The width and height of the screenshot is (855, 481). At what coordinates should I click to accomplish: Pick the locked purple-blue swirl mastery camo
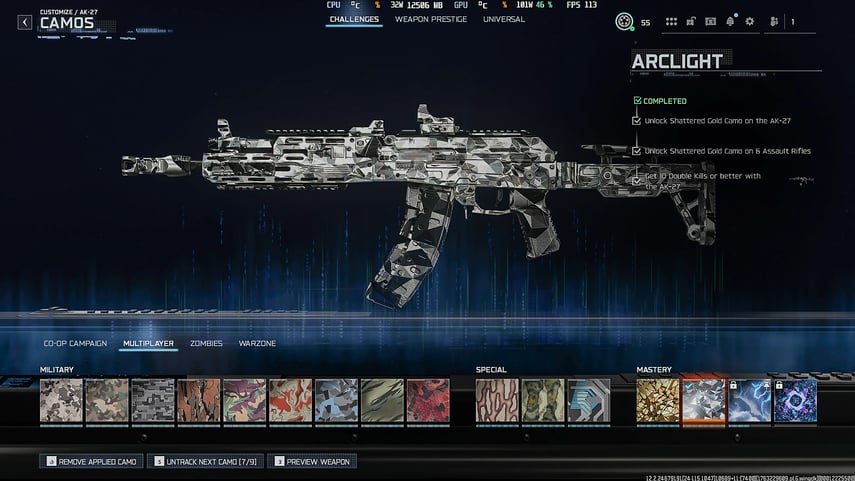tap(795, 400)
